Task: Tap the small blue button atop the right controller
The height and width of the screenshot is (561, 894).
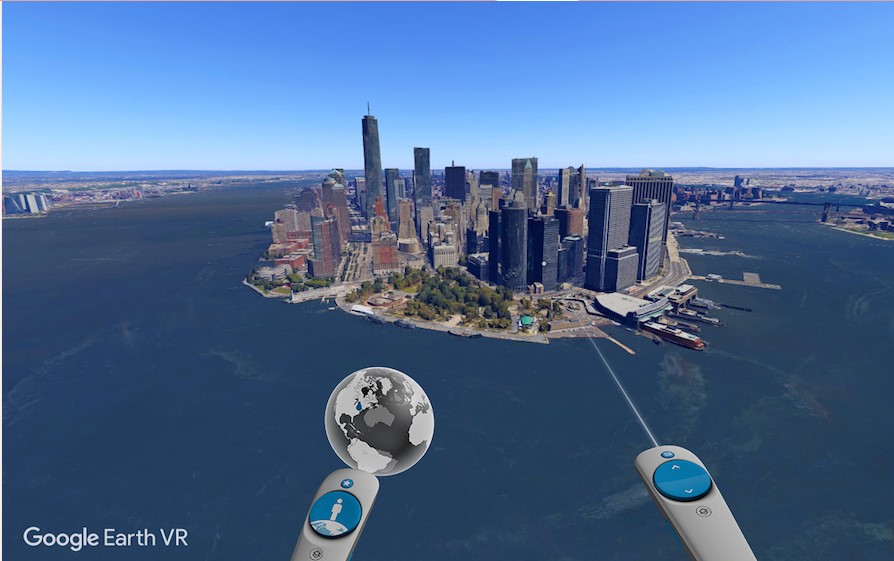Action: click(666, 454)
